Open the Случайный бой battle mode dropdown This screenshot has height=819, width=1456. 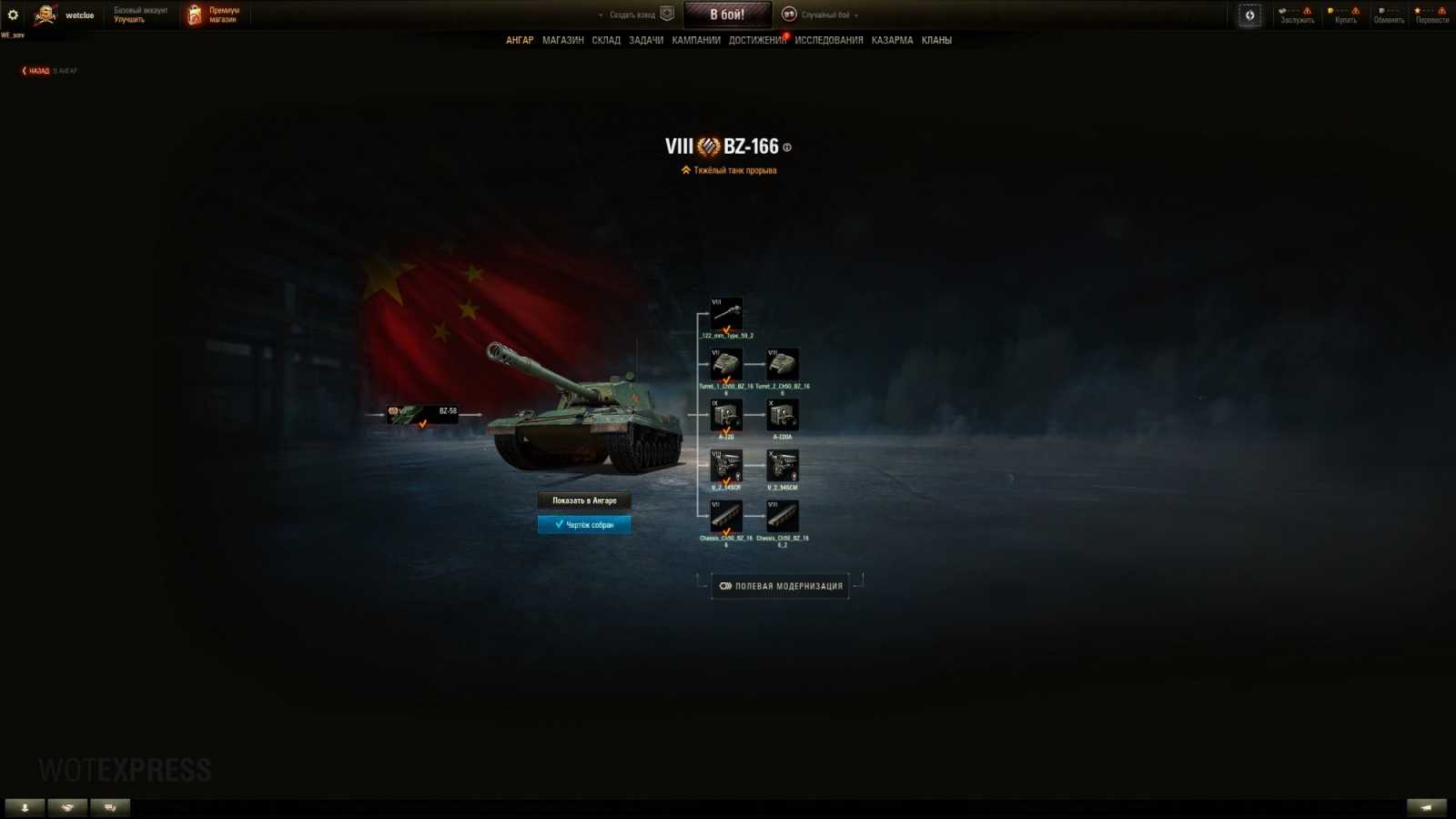823,15
